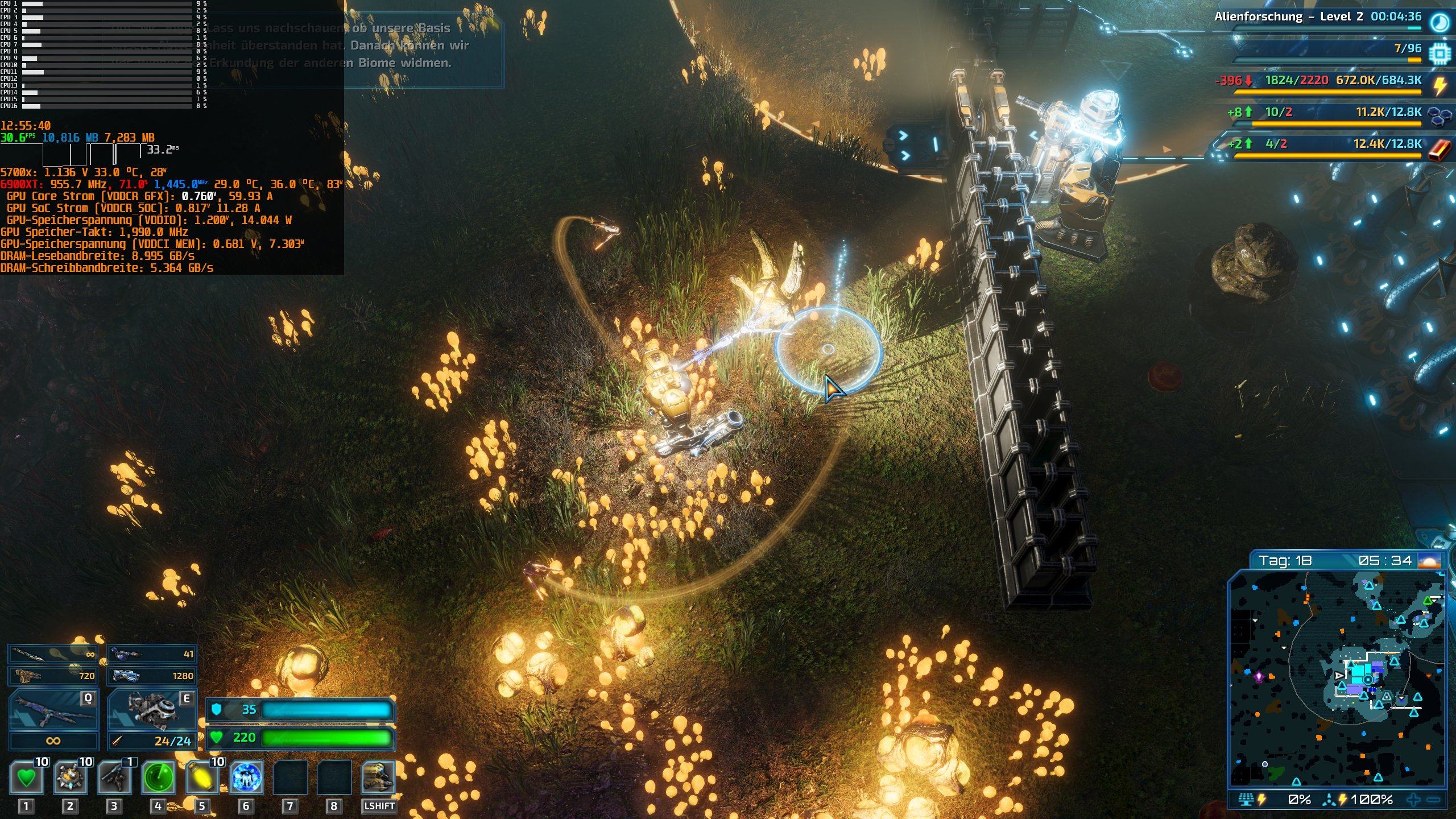This screenshot has width=1456, height=819.
Task: Select the green heart healing item slot
Action: pyautogui.click(x=26, y=777)
